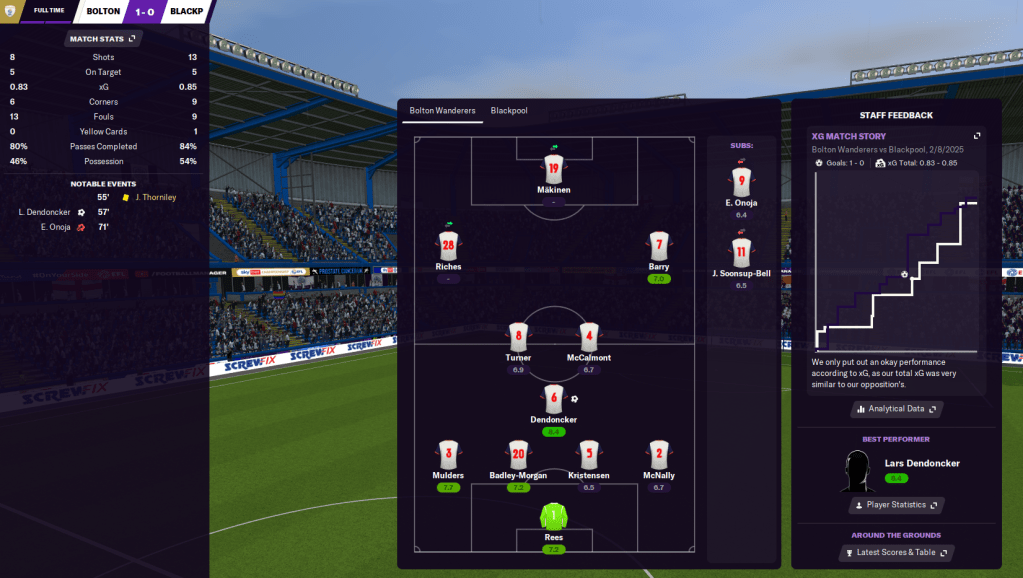Select defender Kristensen

(x=588, y=455)
